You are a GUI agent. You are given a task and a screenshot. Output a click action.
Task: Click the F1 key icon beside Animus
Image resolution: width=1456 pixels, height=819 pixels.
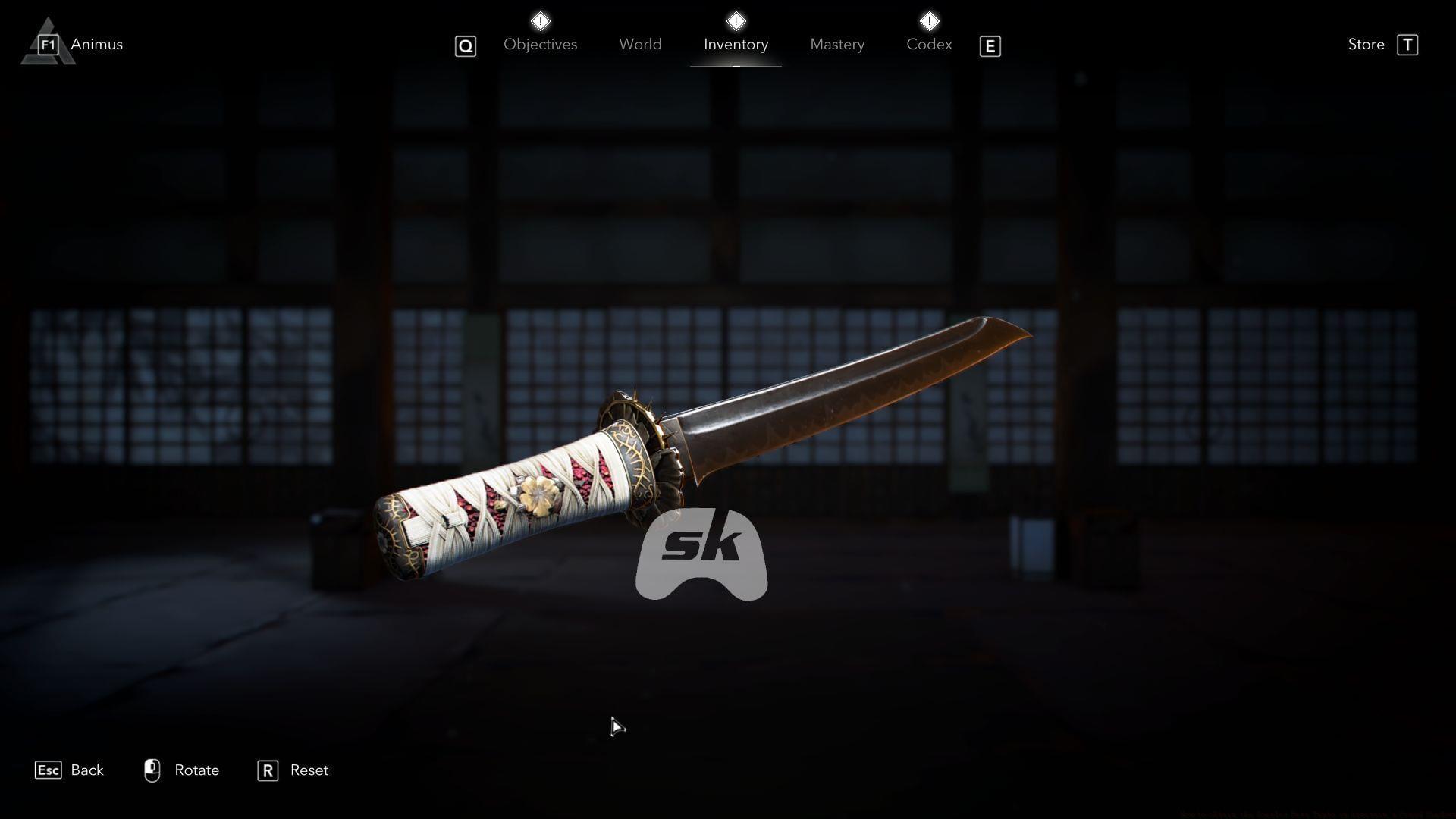(x=47, y=44)
